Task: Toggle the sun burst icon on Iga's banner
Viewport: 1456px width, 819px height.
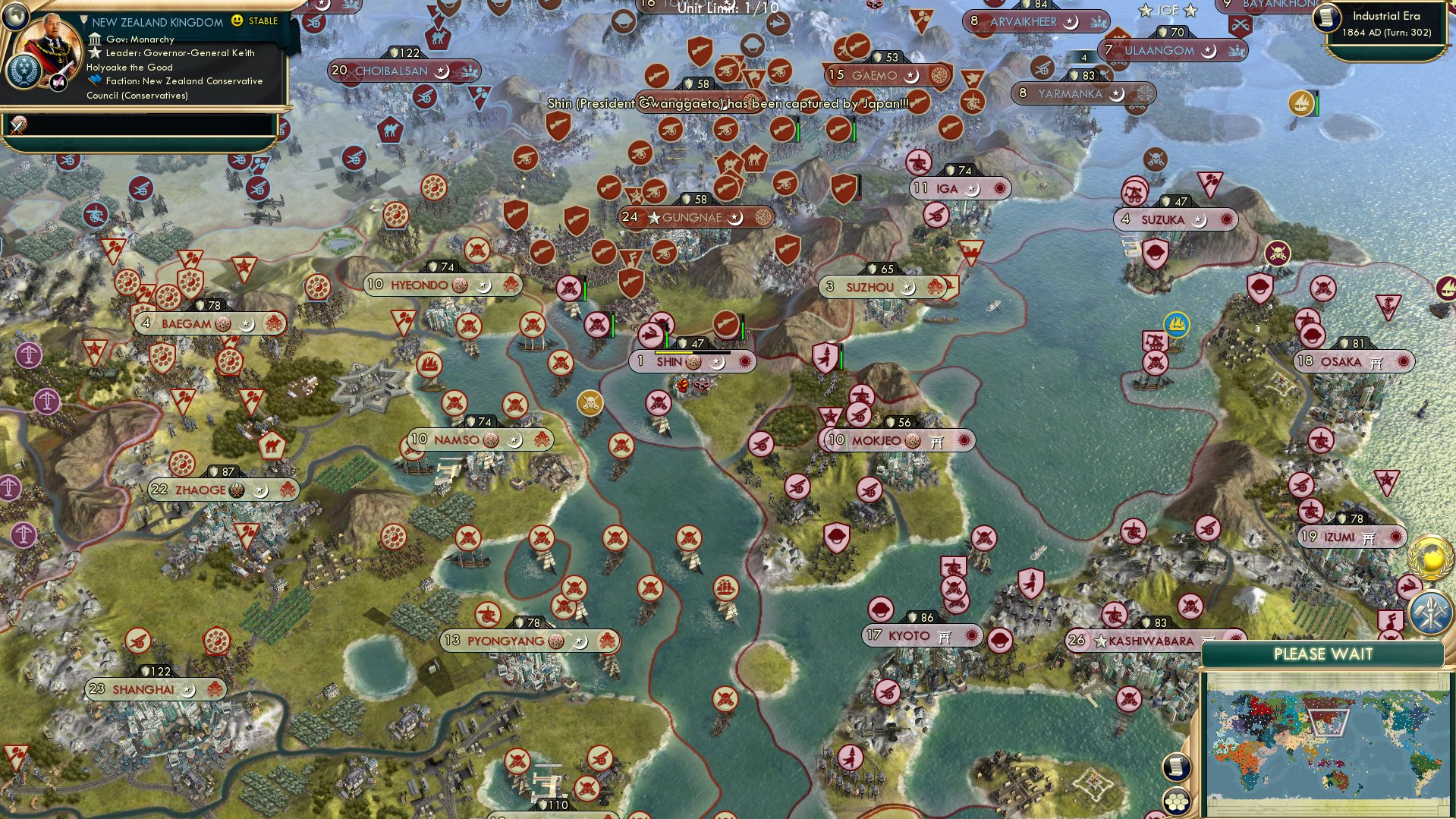Action: pos(1001,187)
